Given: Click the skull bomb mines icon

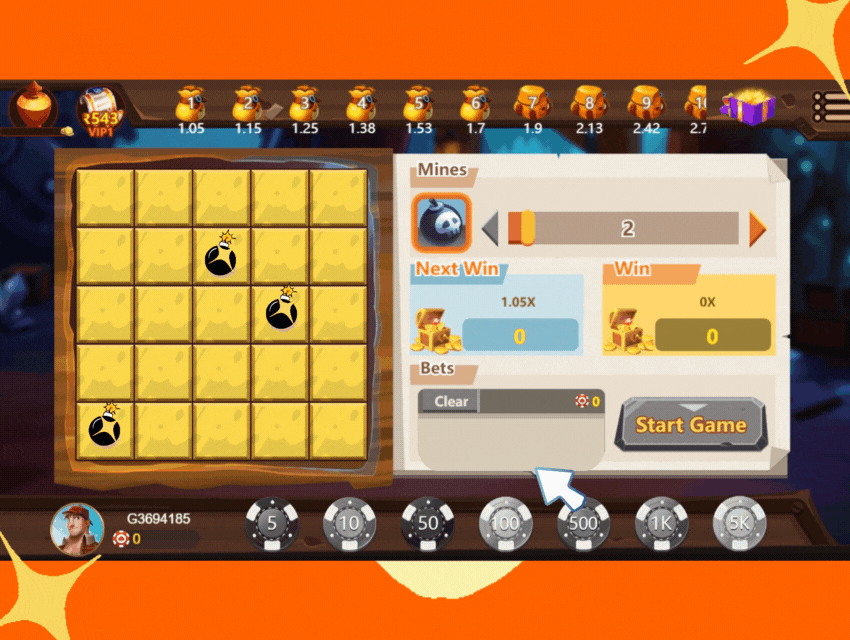Looking at the screenshot, I should pyautogui.click(x=442, y=222).
